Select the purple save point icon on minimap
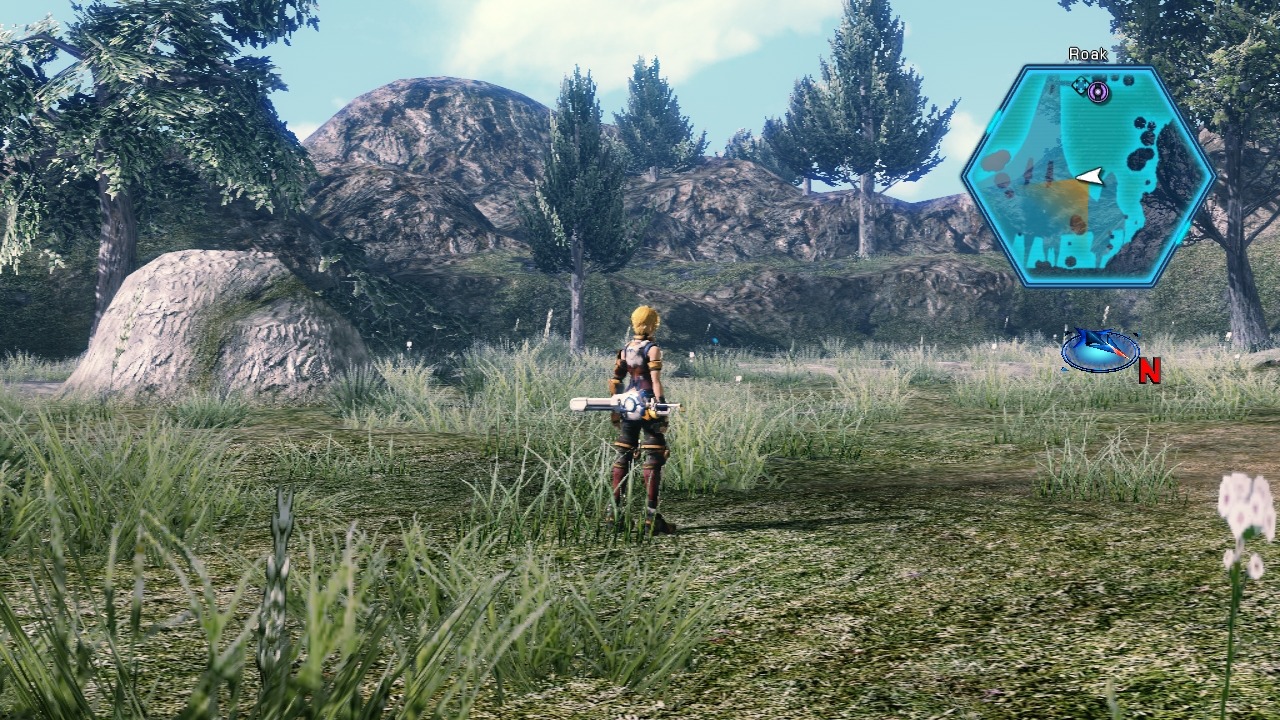 tap(1096, 91)
